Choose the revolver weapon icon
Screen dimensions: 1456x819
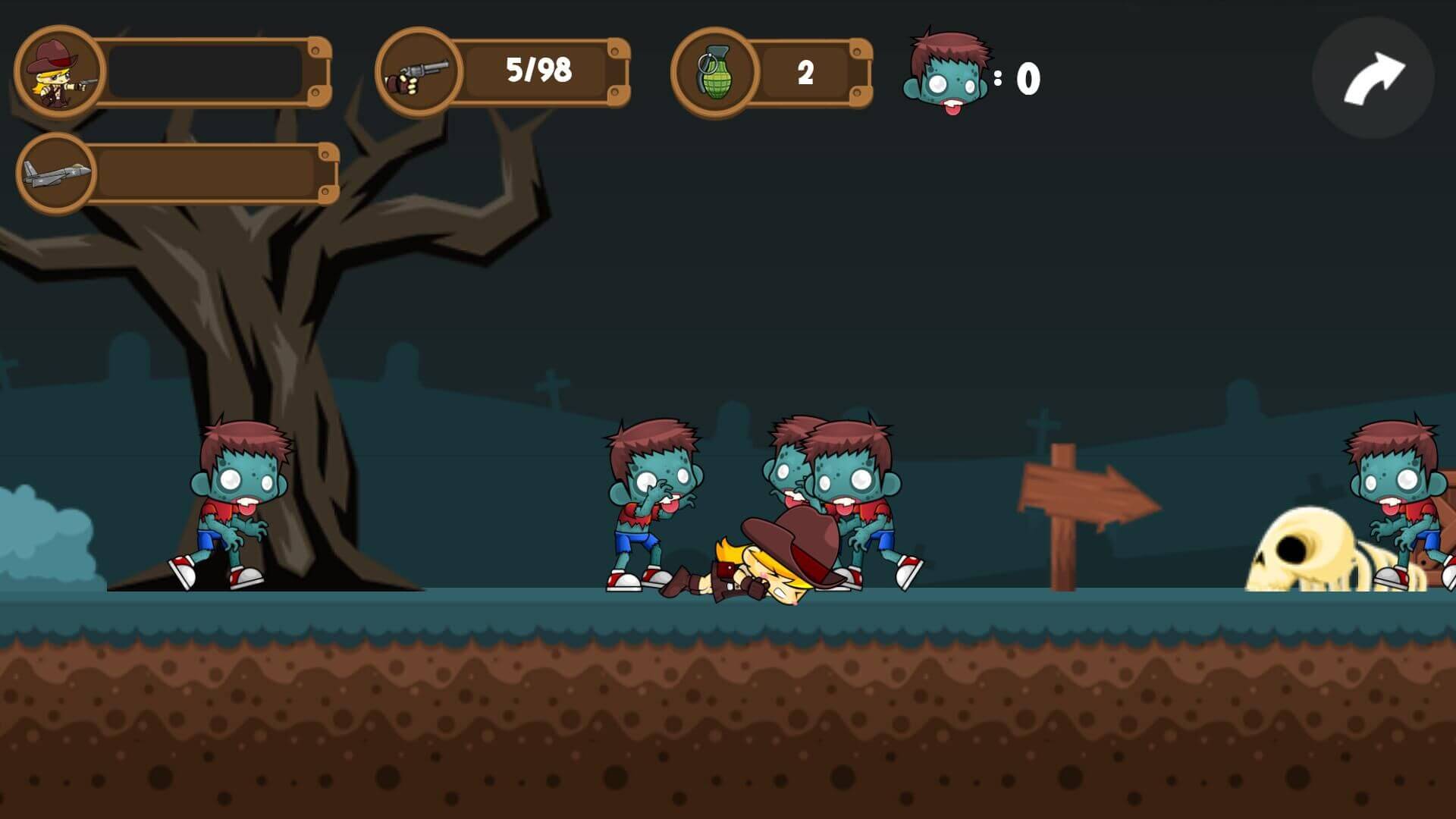tap(419, 73)
